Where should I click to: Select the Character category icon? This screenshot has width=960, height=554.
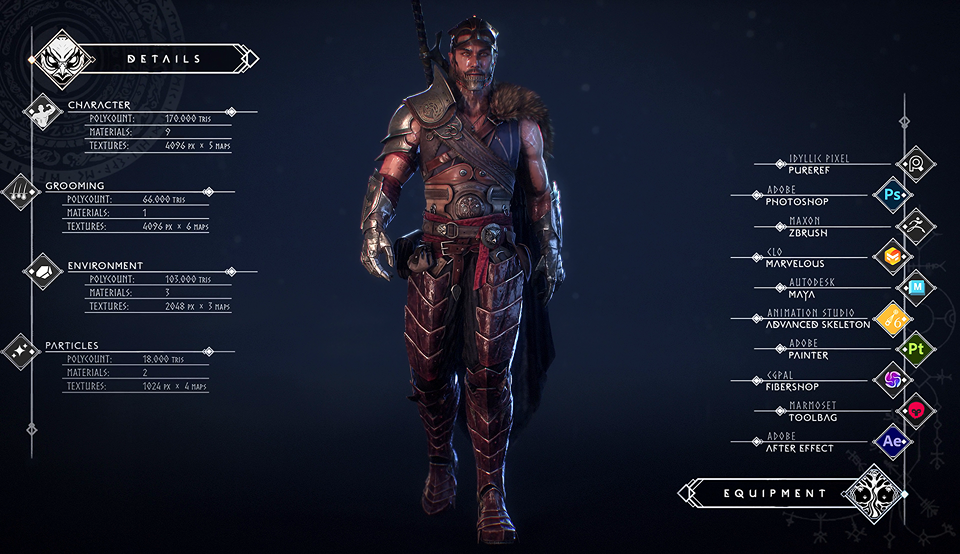43,114
